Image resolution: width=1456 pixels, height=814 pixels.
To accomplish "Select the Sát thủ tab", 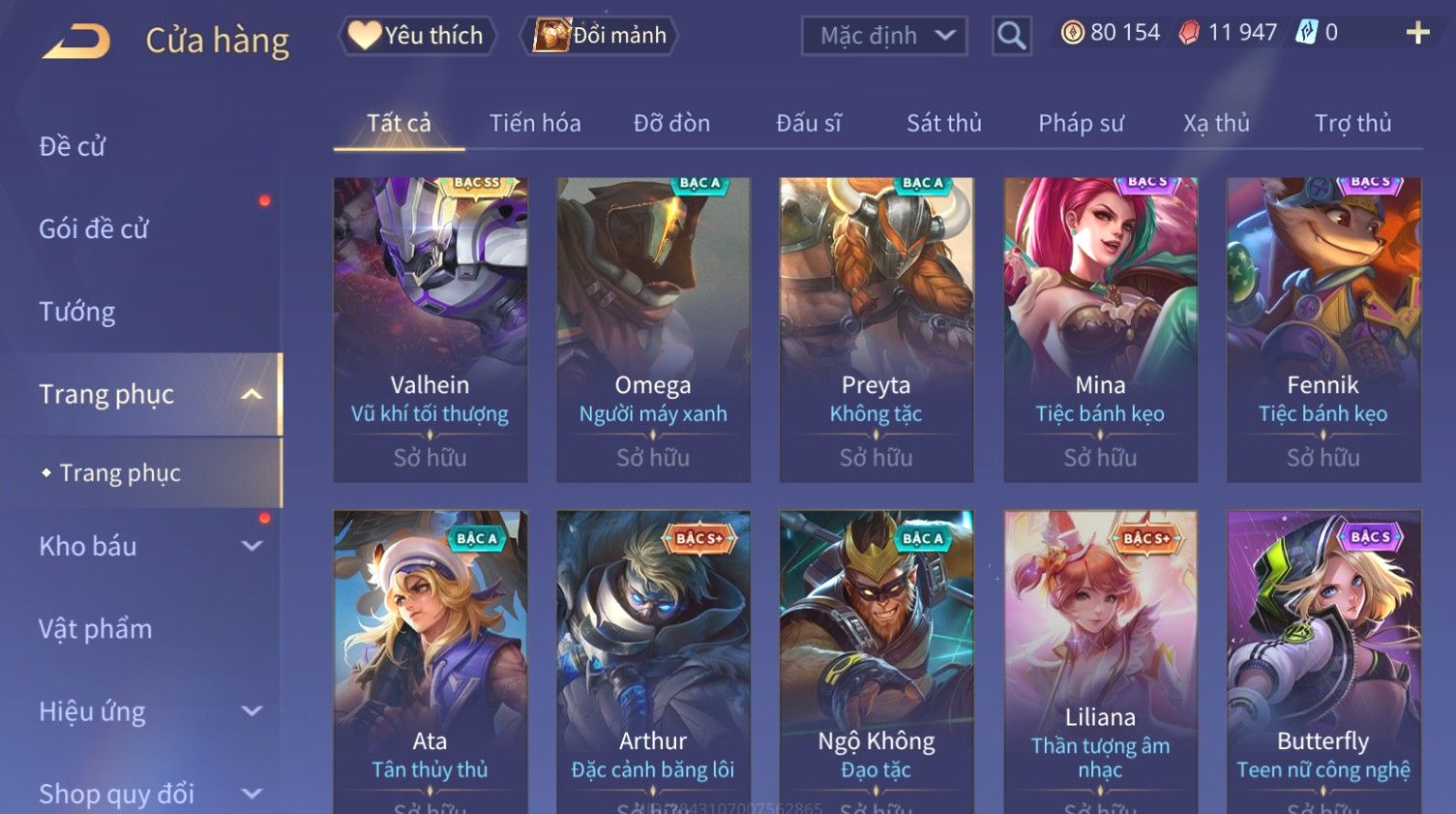I will click(x=943, y=123).
